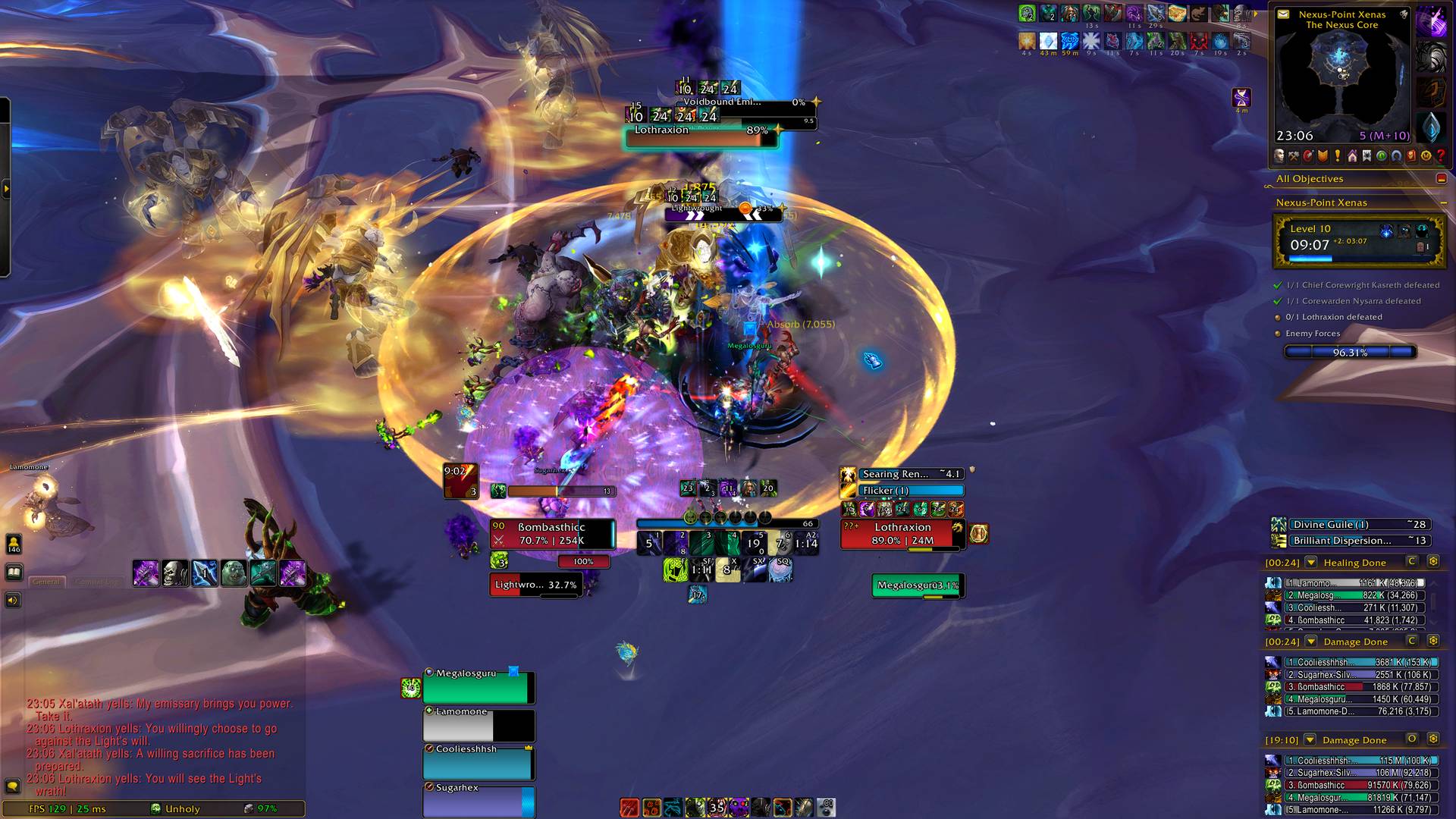Switch to the General chat tab

[46, 582]
